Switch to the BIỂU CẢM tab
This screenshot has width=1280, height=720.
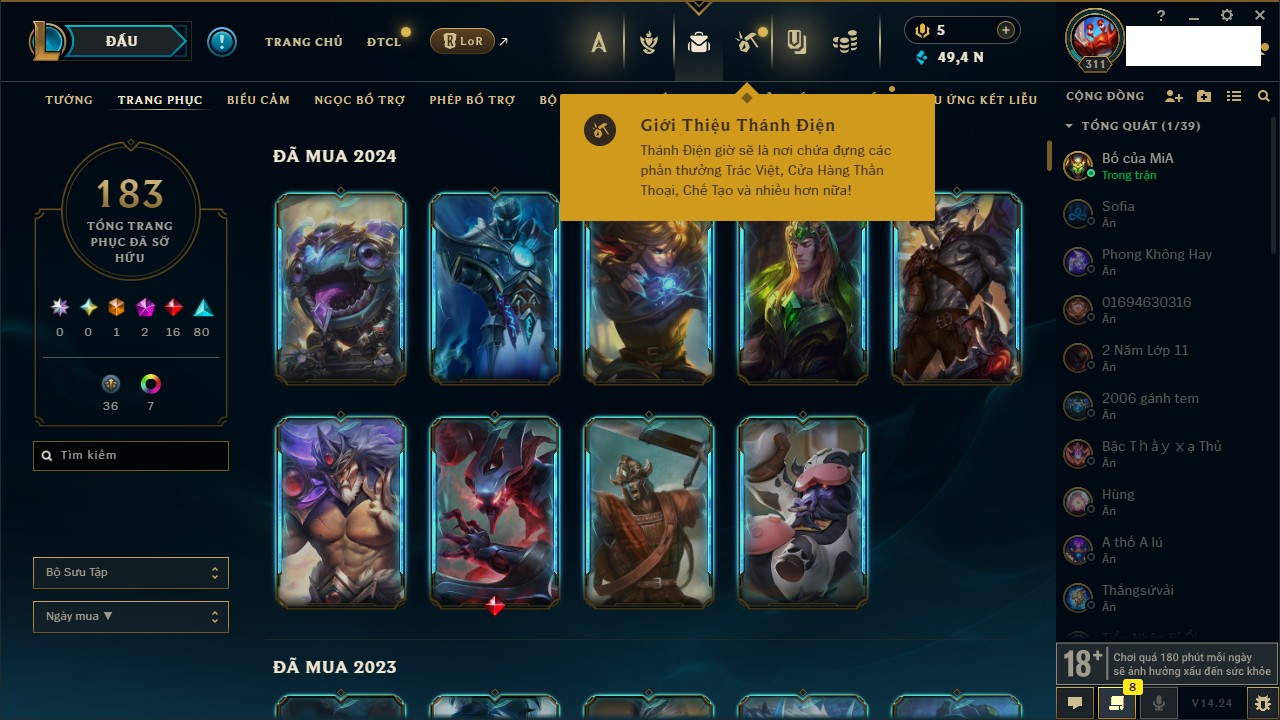click(x=258, y=100)
